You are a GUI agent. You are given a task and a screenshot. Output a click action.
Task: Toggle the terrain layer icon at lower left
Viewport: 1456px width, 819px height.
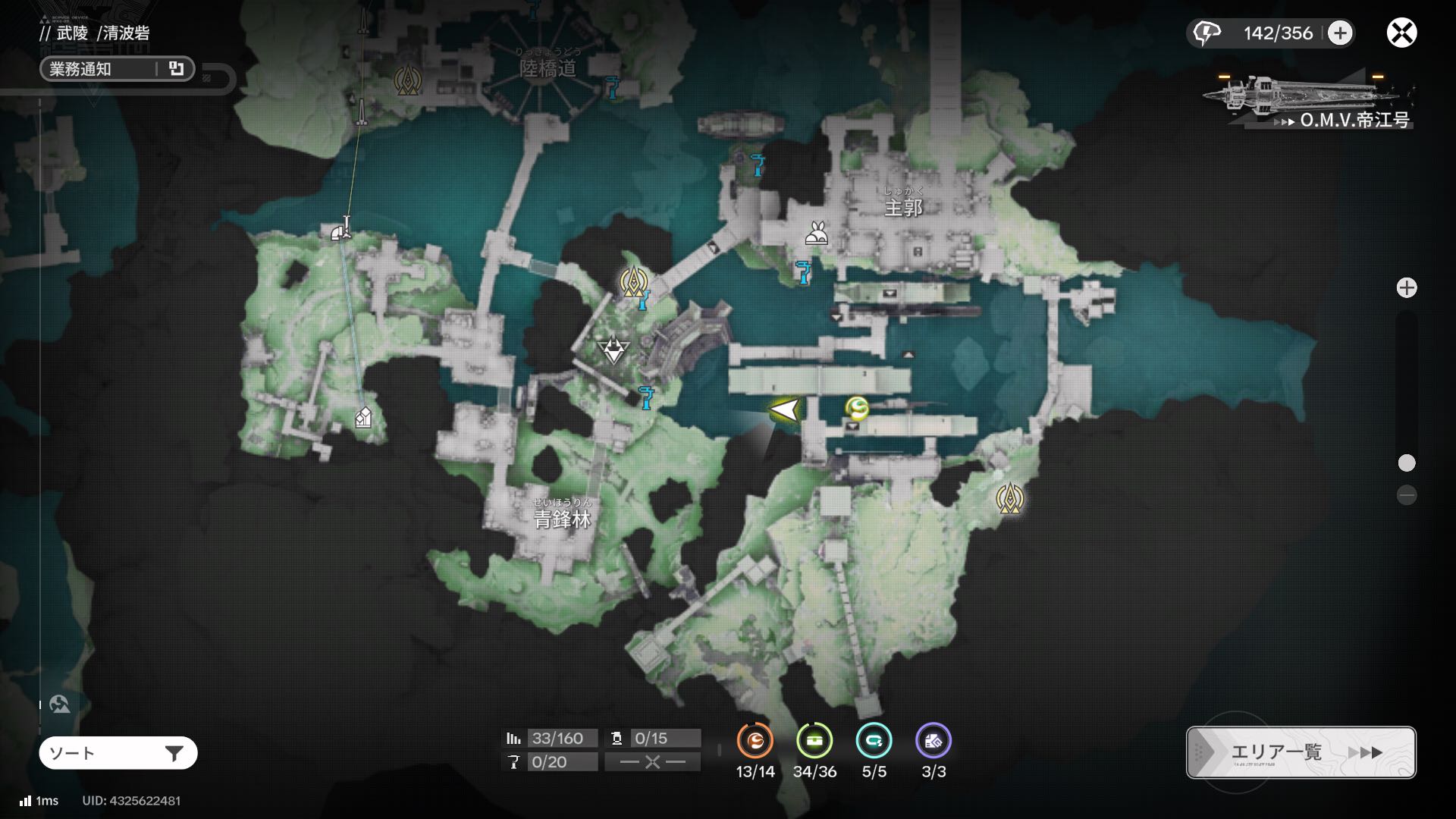point(60,704)
